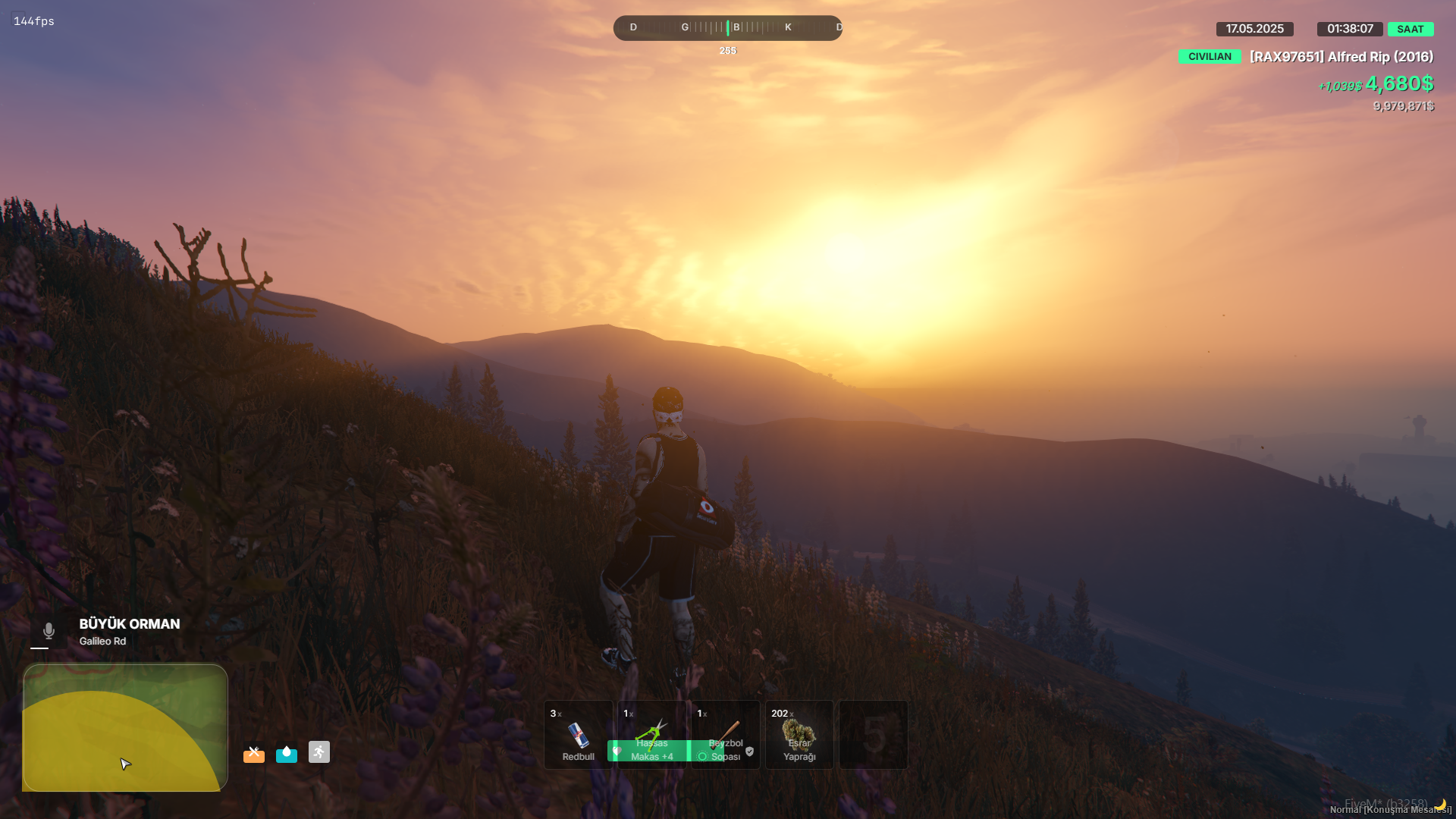1456x819 pixels.
Task: Click the compass heading bar
Action: click(x=727, y=28)
